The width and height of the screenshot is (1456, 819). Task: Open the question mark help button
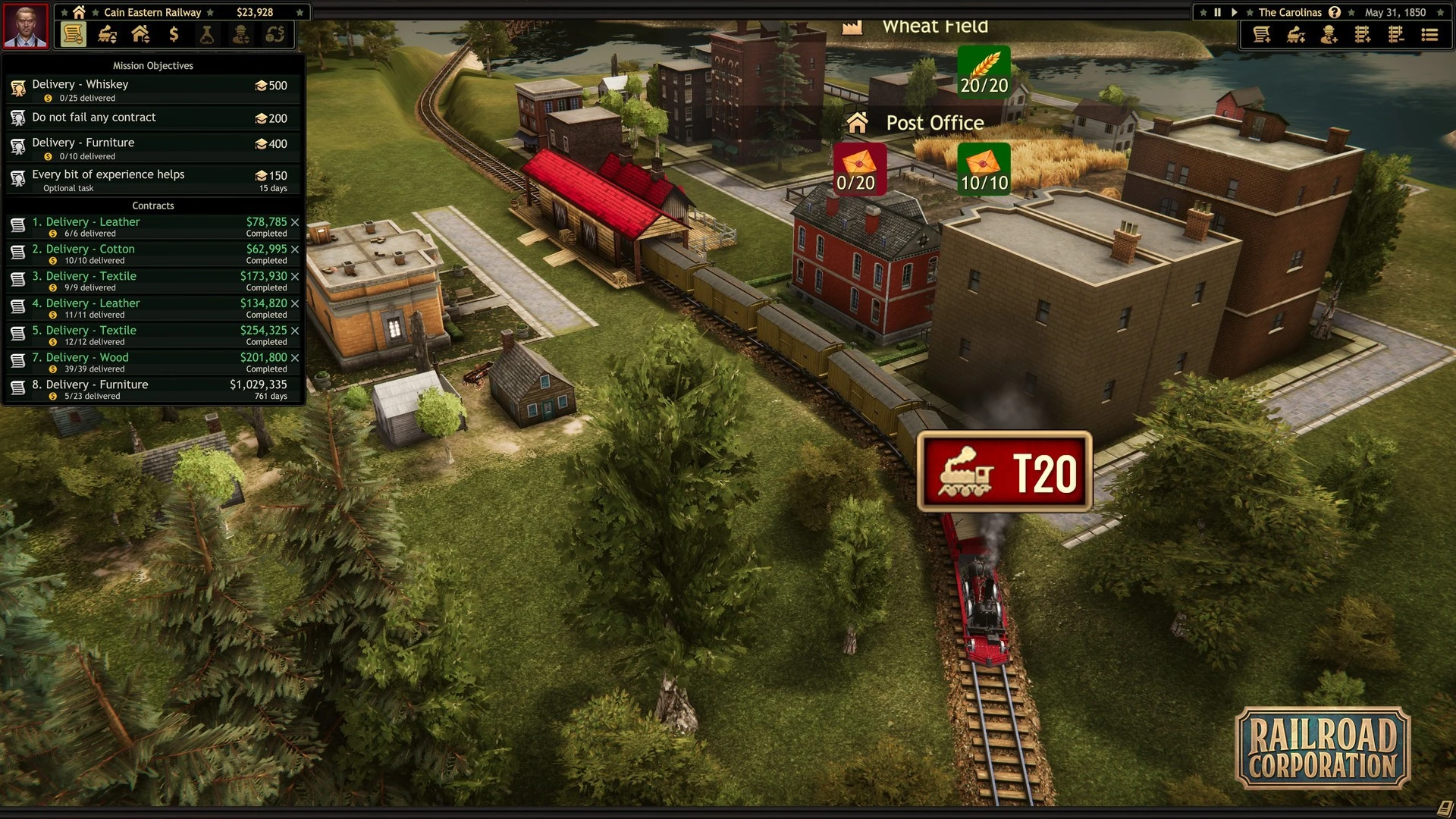(x=1335, y=12)
